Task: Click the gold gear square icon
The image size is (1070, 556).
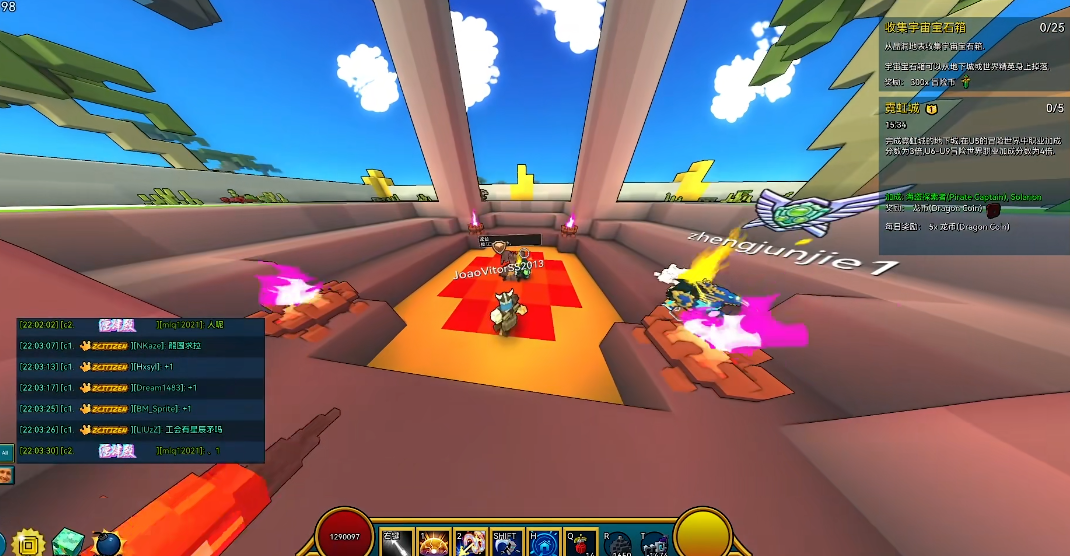Action: pyautogui.click(x=28, y=543)
